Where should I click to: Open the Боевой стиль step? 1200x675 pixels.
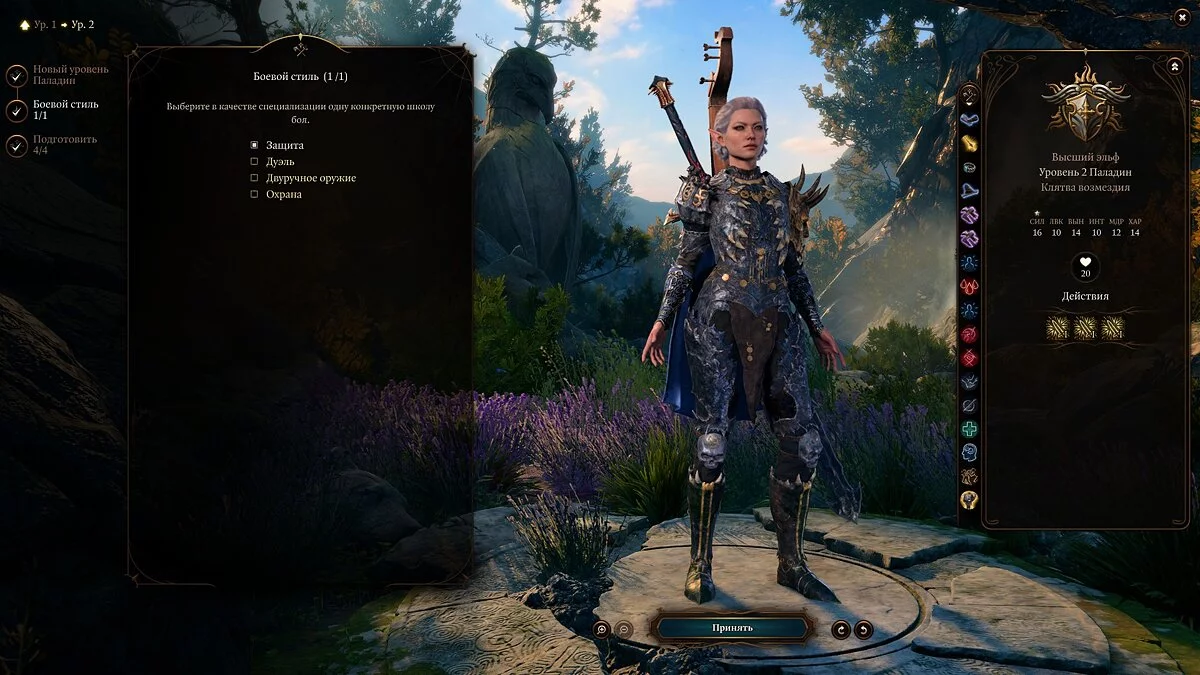click(x=17, y=110)
